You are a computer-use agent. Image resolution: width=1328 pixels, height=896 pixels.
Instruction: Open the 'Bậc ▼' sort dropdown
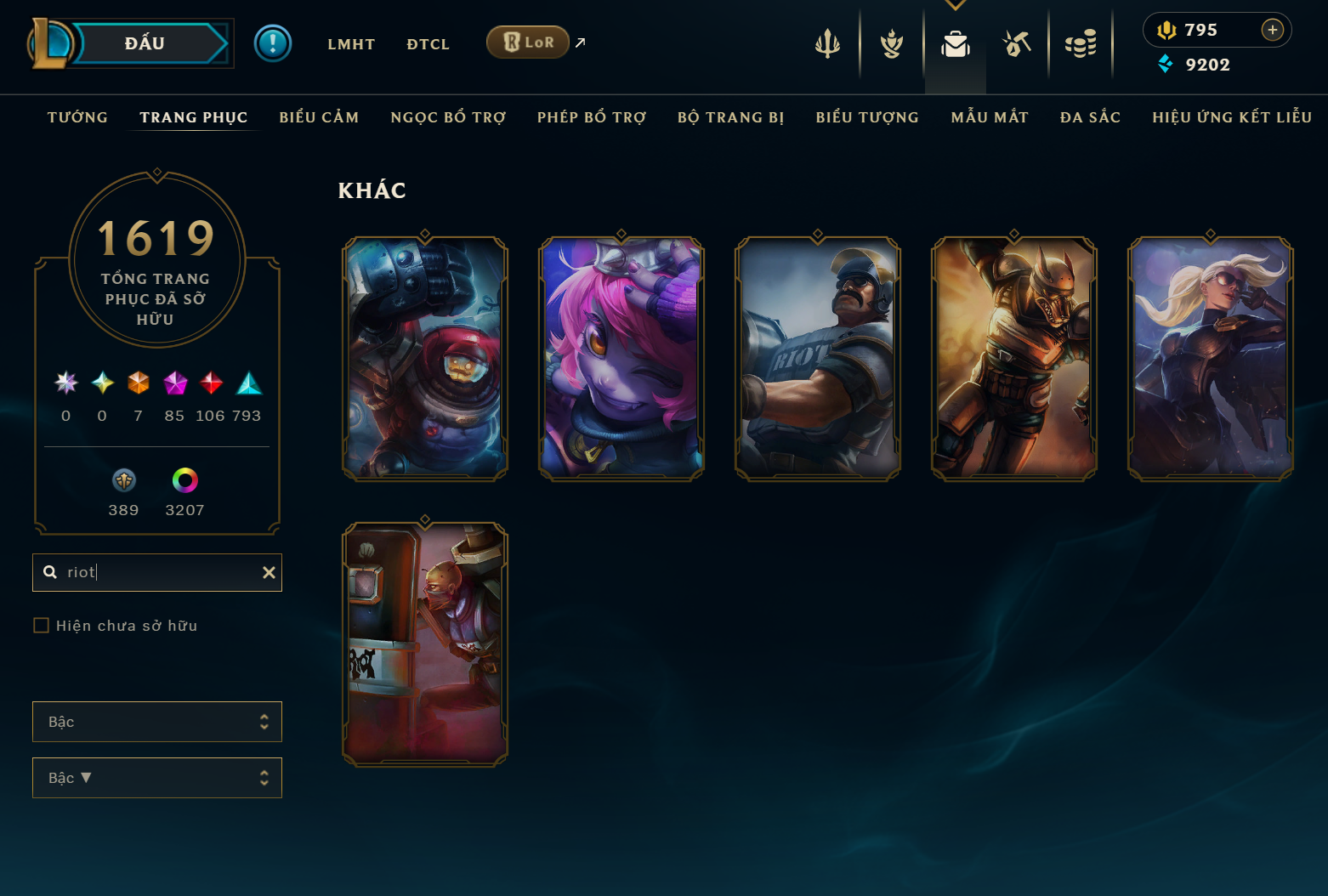click(156, 778)
